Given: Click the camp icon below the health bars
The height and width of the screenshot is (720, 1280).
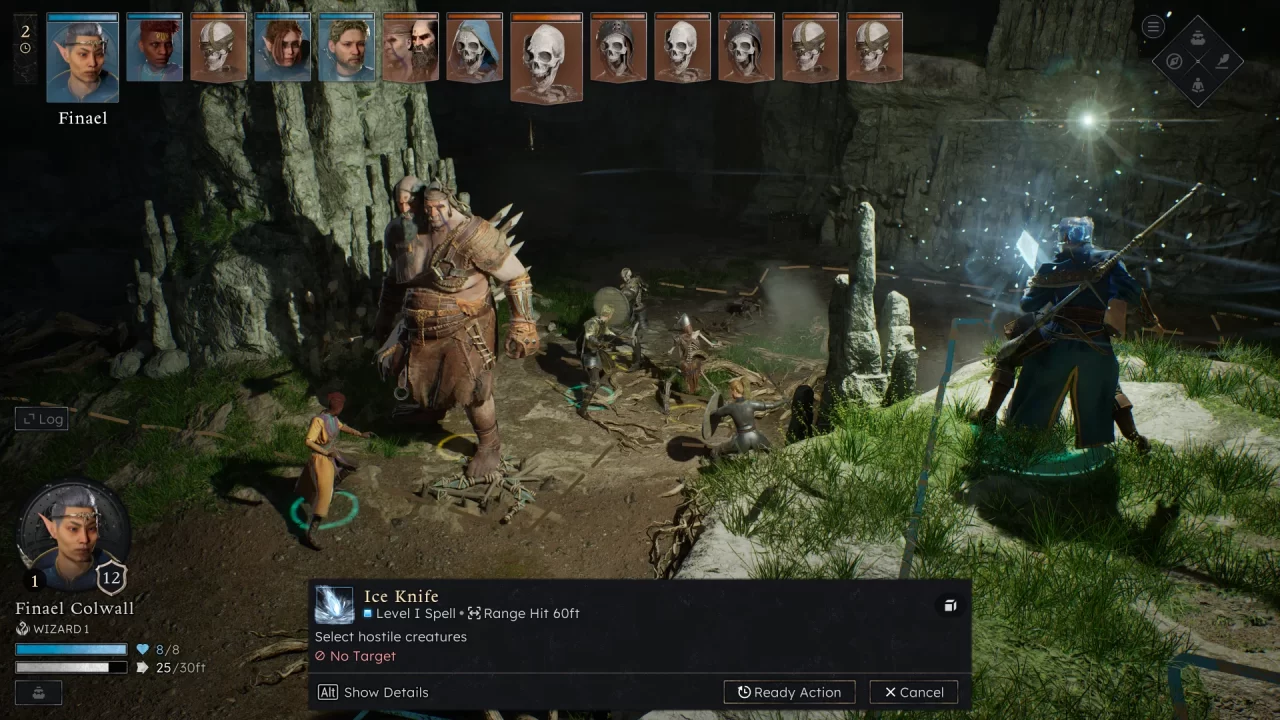Looking at the screenshot, I should (x=38, y=692).
